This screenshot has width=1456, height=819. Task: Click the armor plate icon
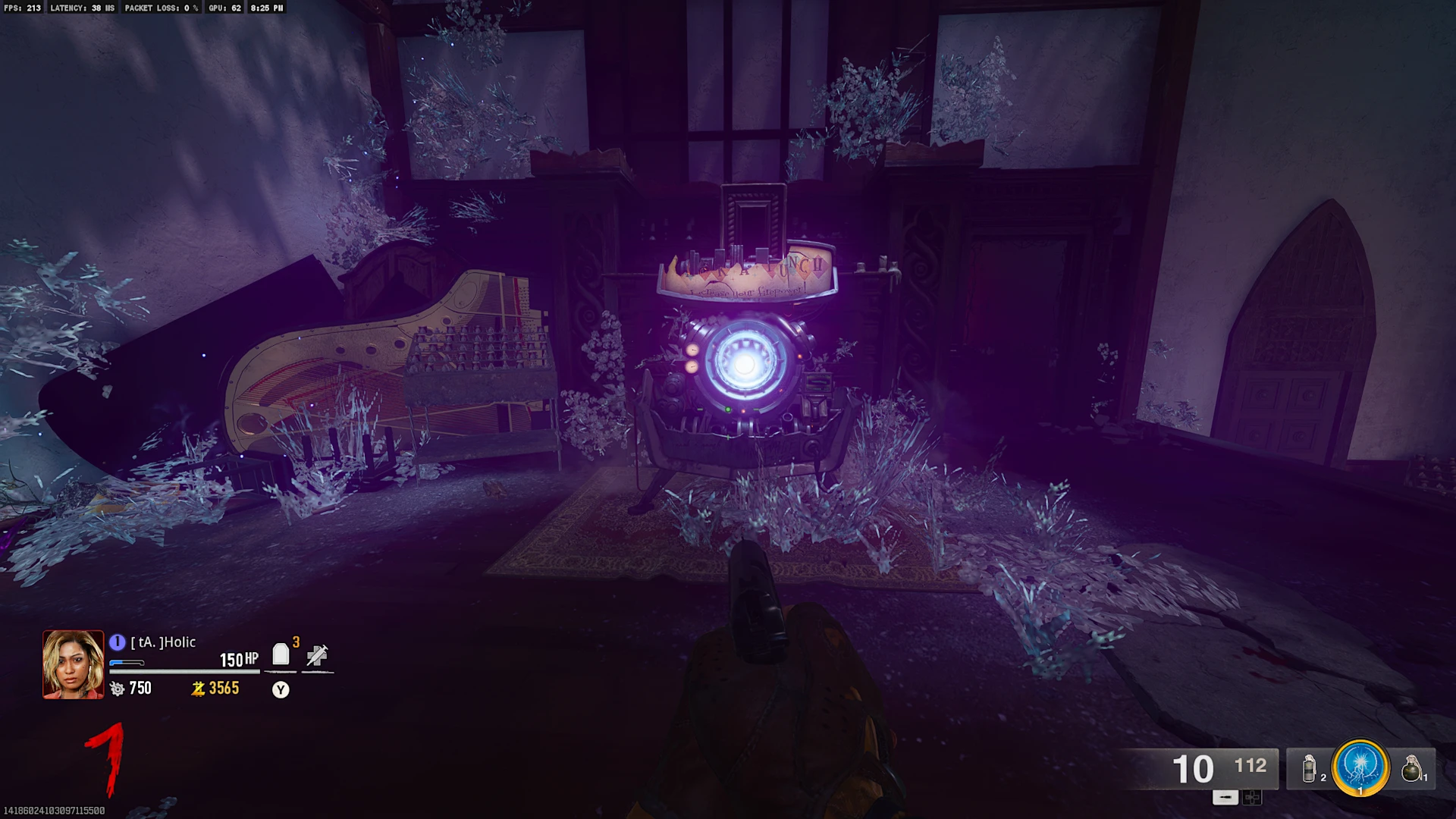point(281,654)
